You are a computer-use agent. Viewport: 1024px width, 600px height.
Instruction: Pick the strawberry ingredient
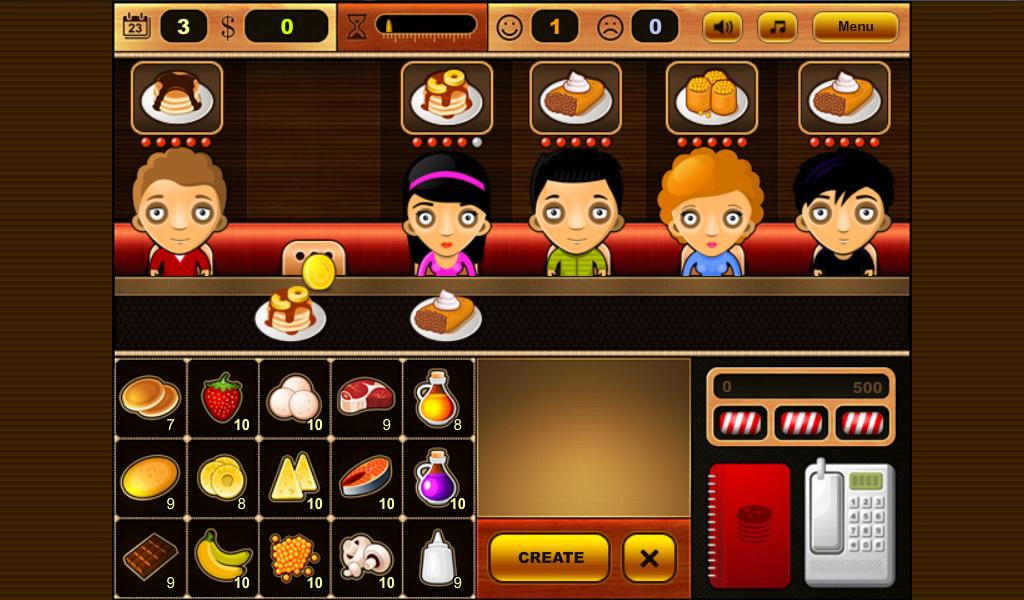tap(223, 398)
